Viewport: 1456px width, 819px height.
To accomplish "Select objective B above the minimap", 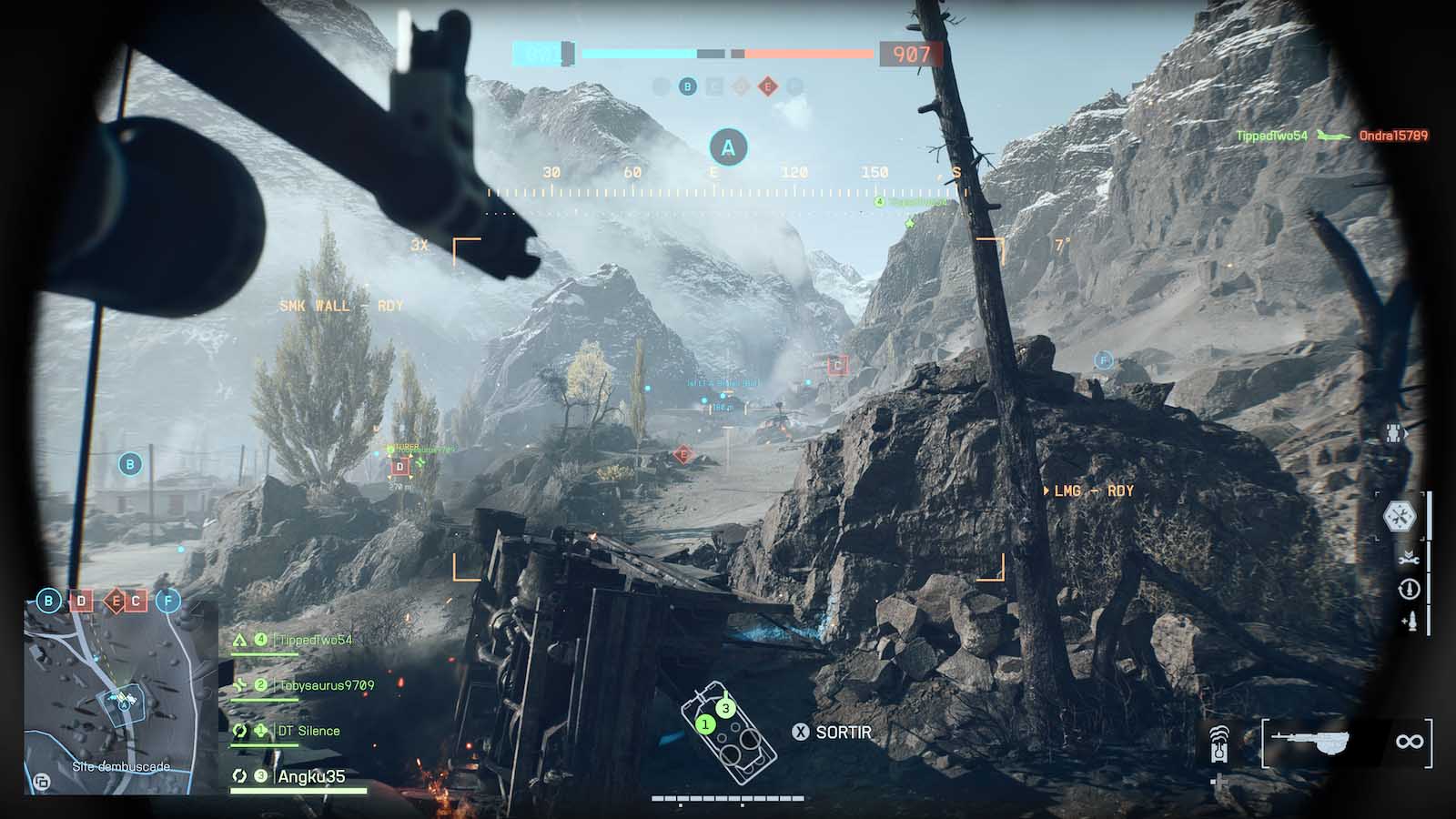I will (x=48, y=601).
